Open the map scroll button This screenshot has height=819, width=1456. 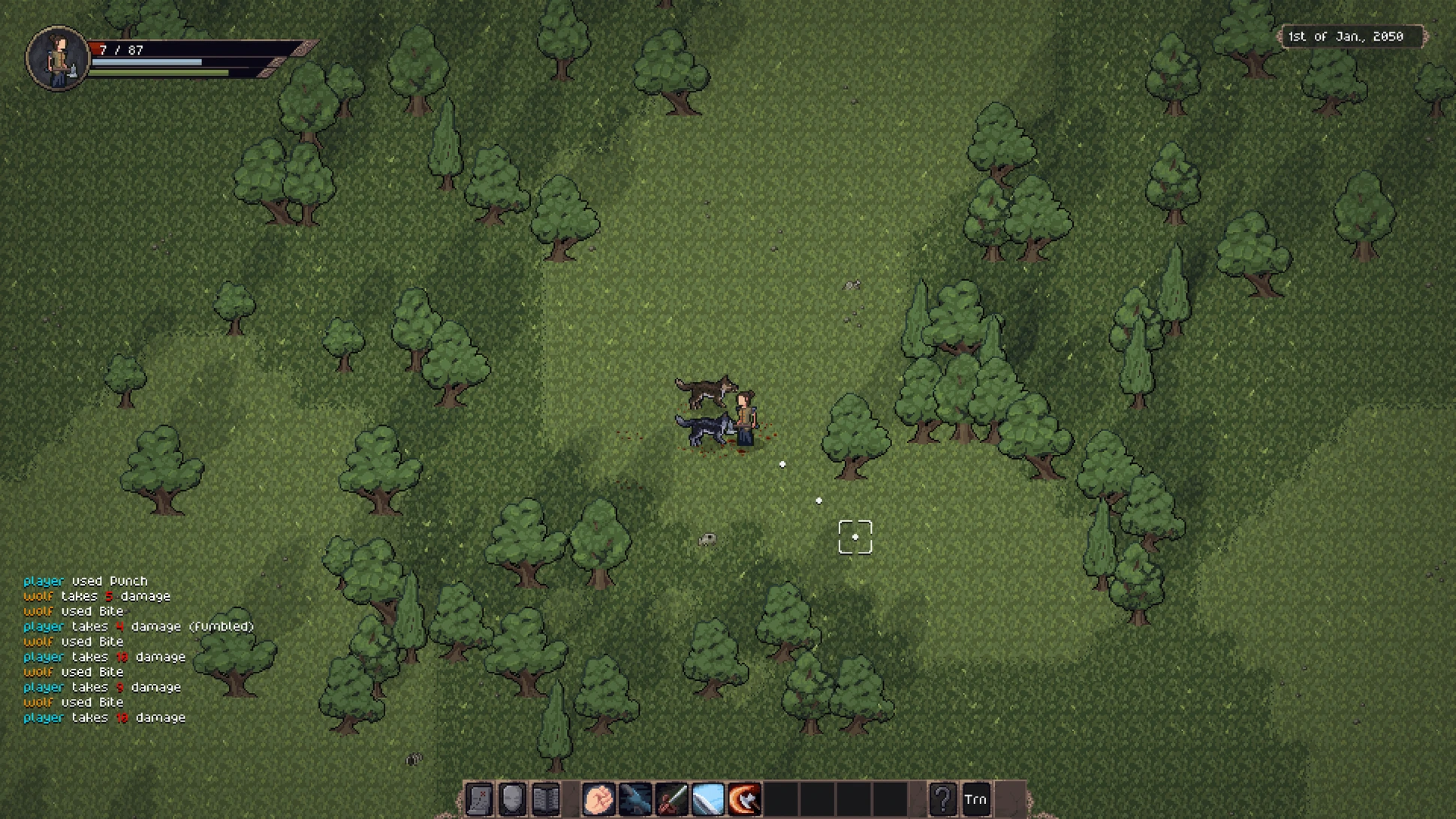(479, 799)
